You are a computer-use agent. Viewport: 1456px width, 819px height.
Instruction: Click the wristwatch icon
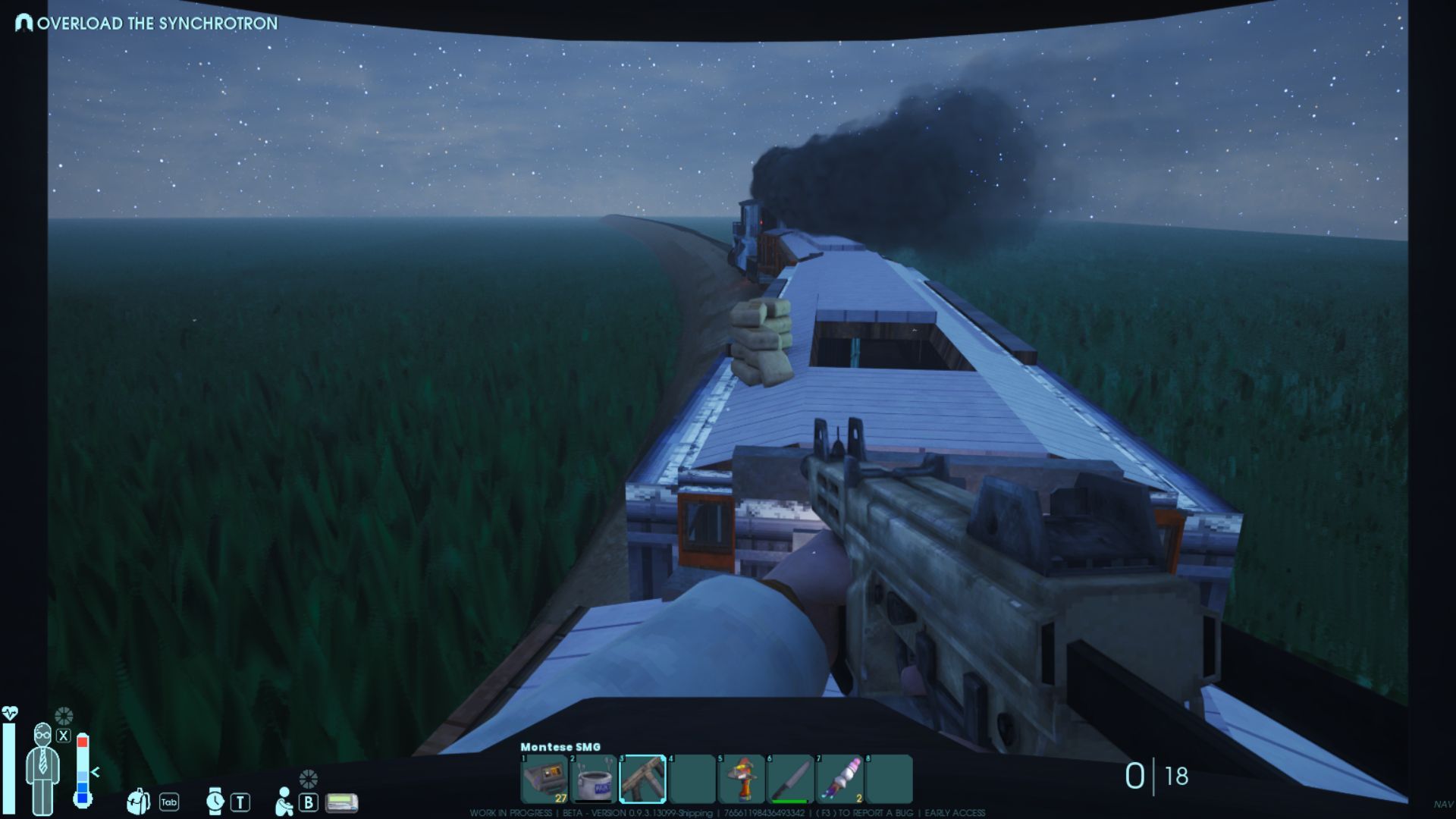coord(215,802)
